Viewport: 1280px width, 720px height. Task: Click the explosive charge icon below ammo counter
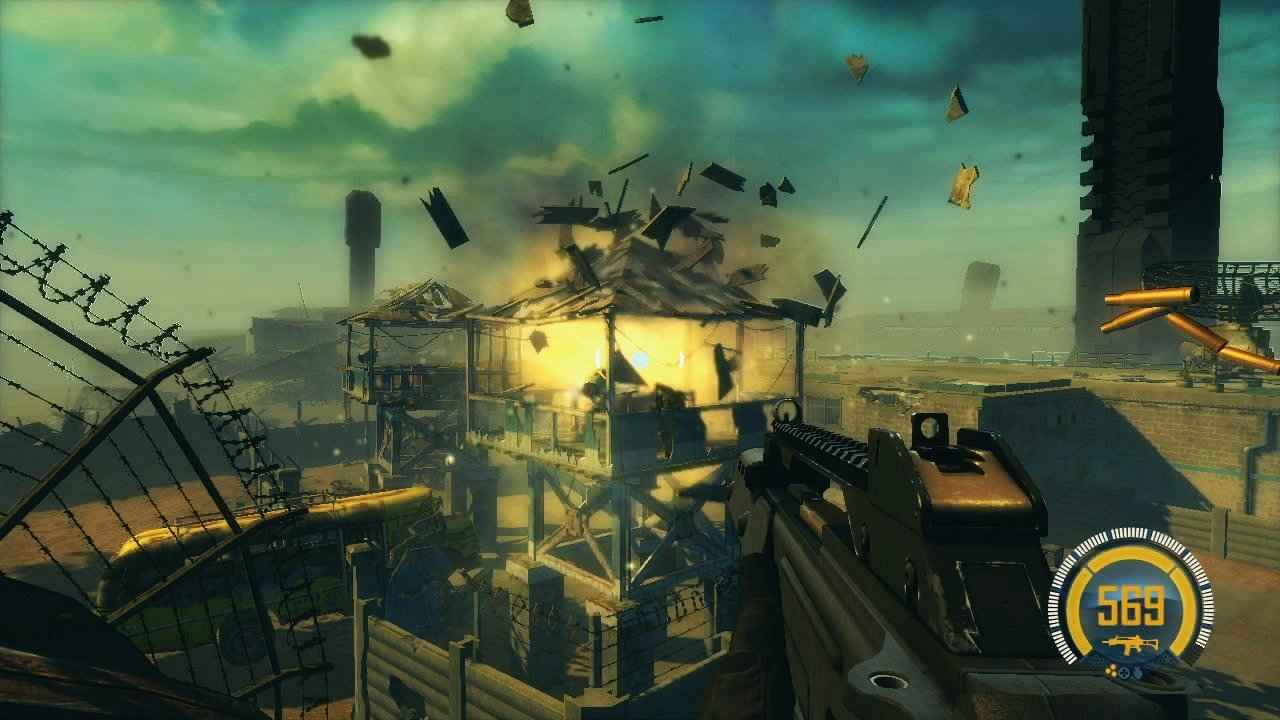point(1111,670)
